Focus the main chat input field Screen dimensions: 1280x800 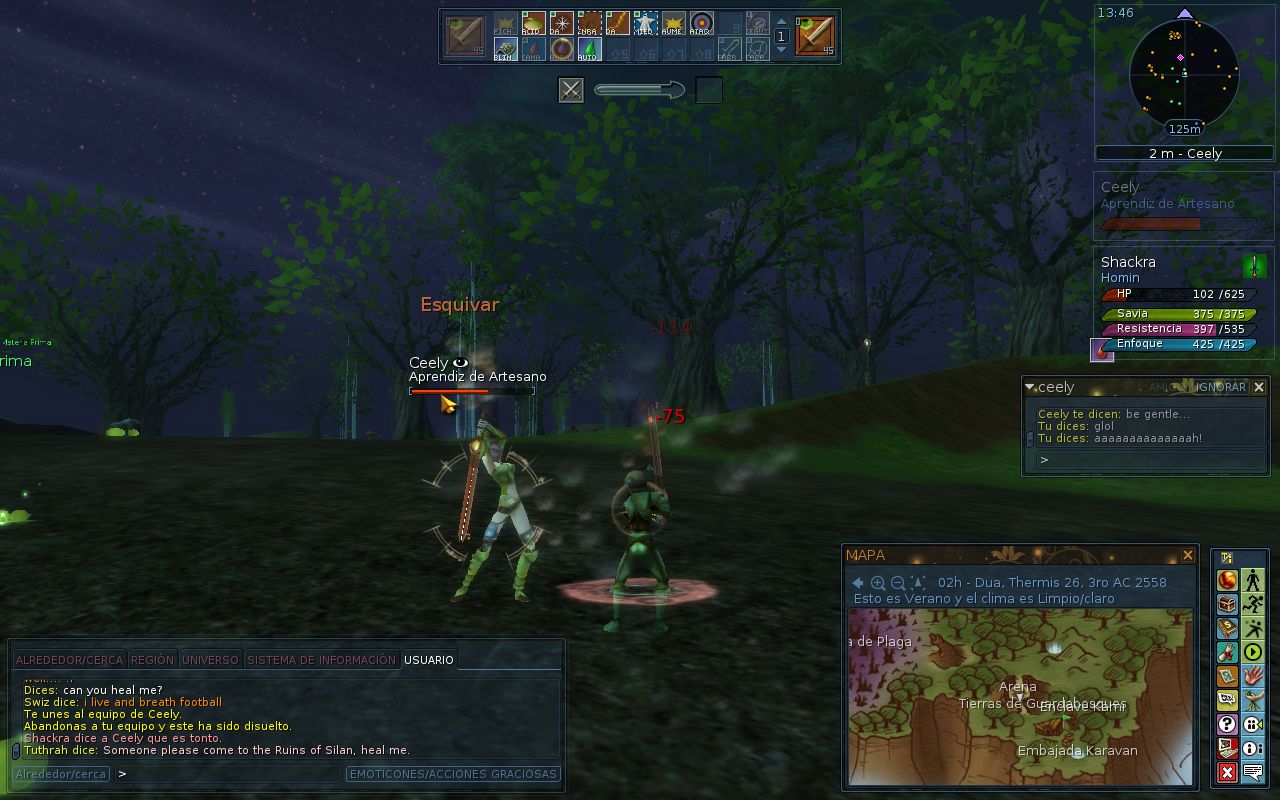[x=230, y=774]
